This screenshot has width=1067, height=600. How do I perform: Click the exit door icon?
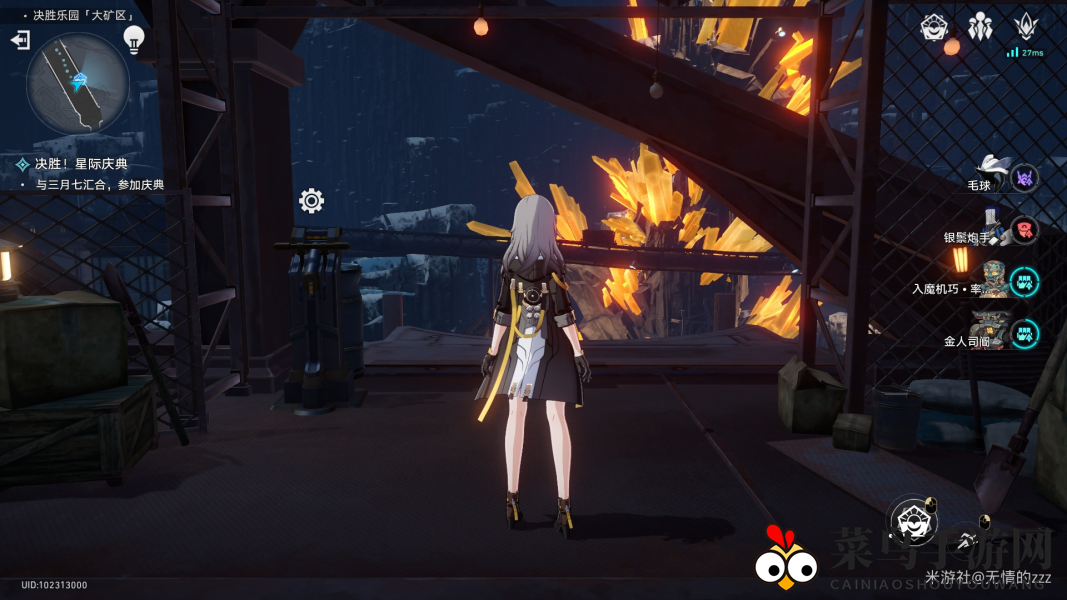click(20, 40)
